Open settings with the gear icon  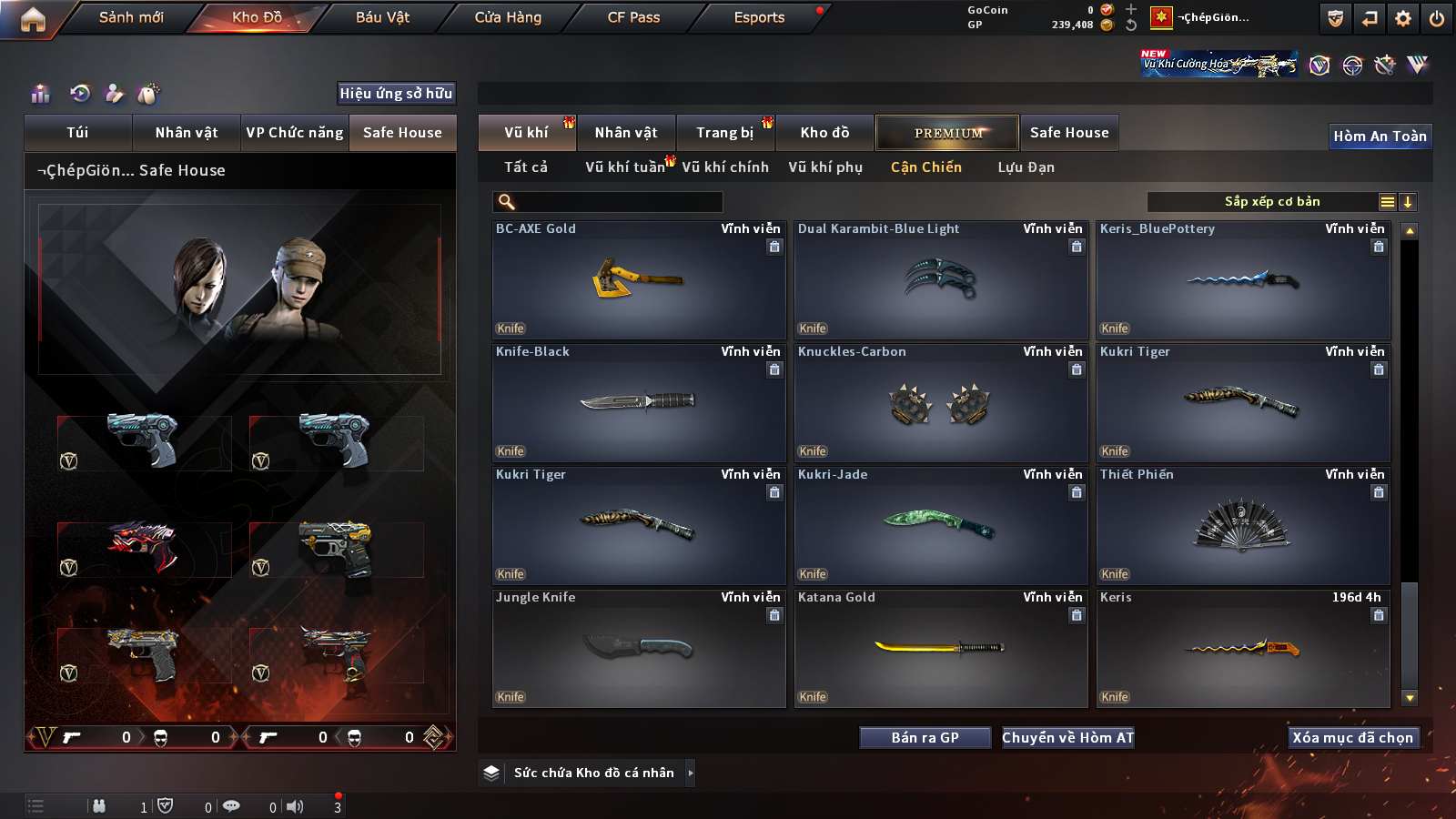1403,18
